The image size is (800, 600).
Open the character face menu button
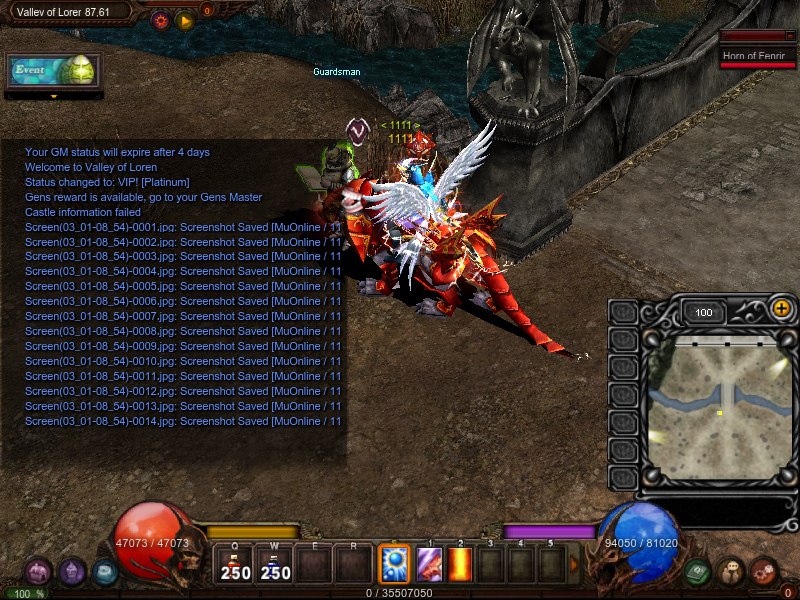point(731,571)
